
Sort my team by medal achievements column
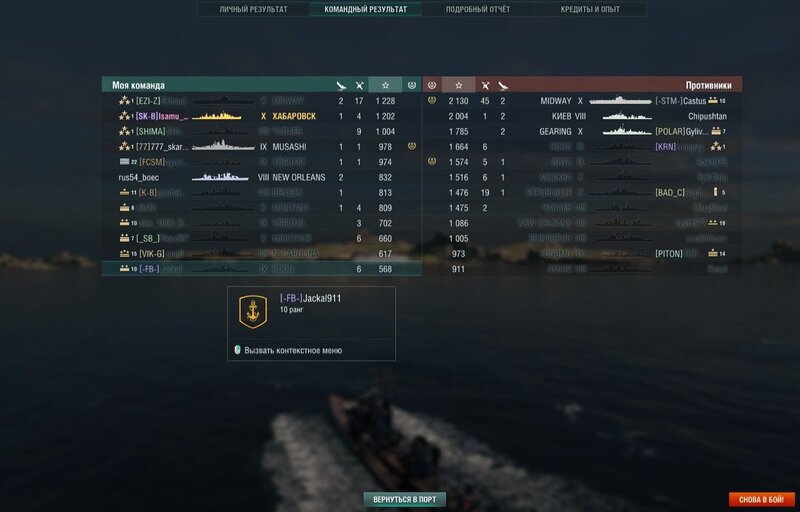coord(412,85)
